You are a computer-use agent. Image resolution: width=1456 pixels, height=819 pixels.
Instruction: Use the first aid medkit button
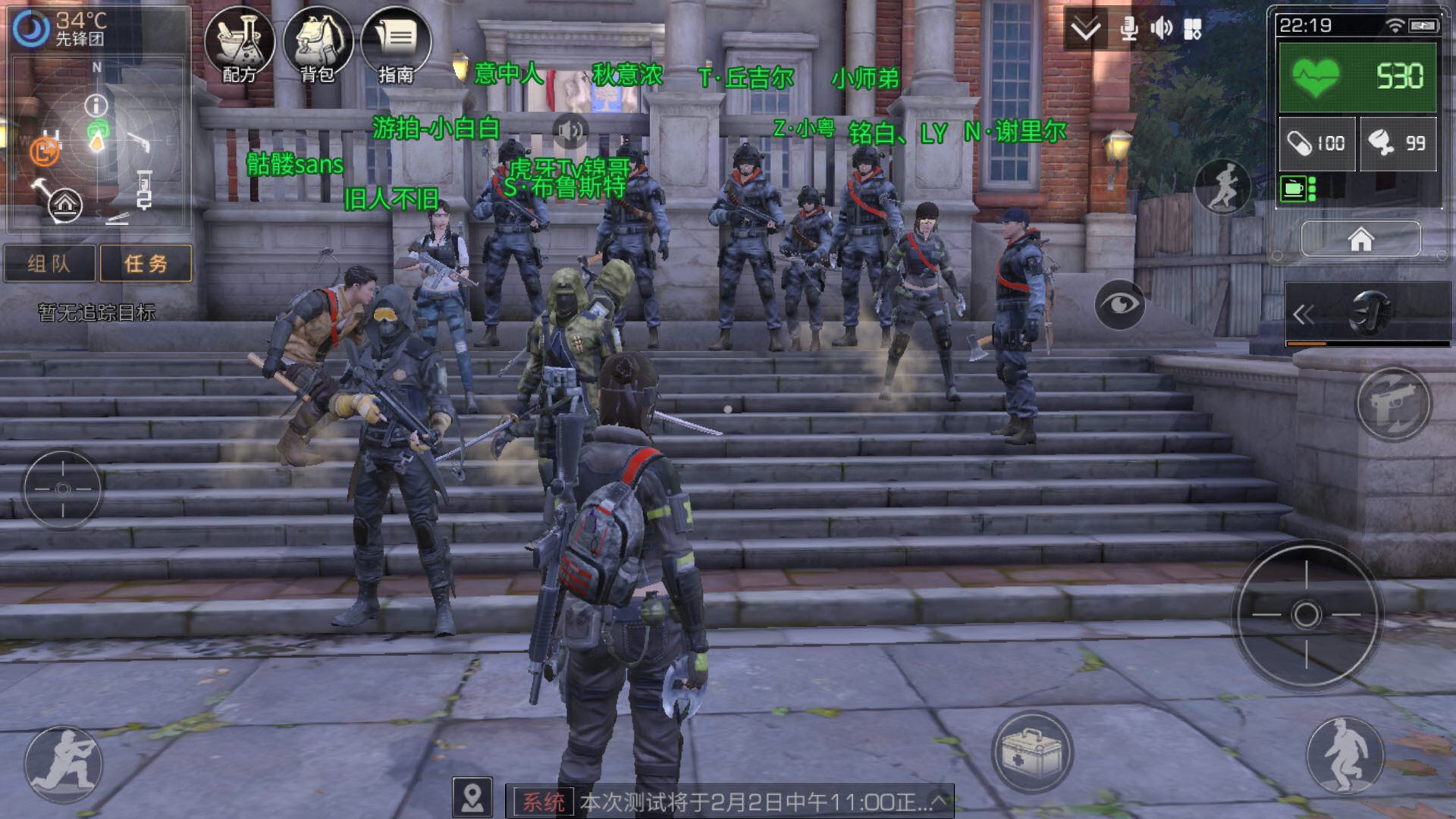1031,752
